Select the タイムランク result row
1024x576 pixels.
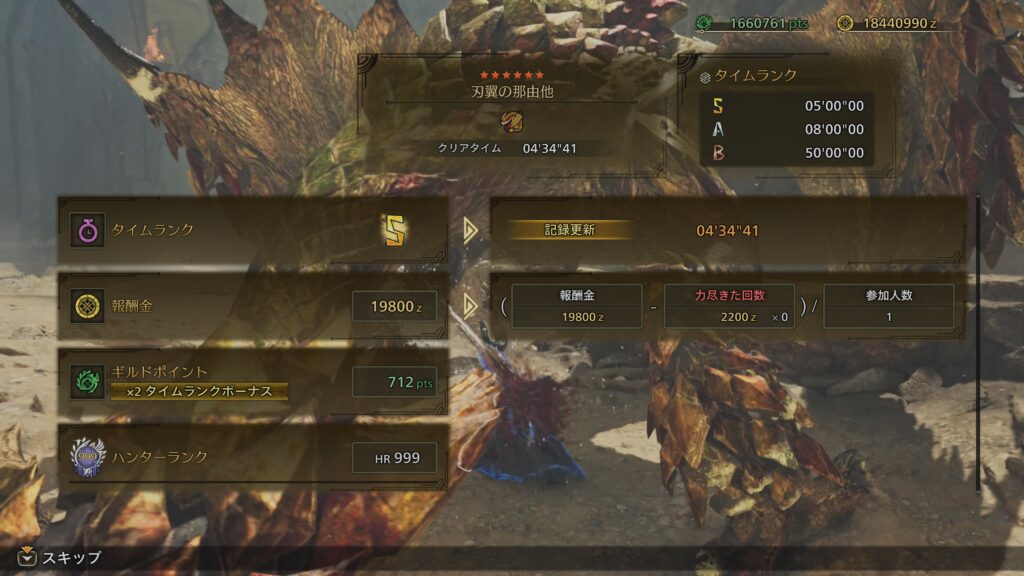253,230
